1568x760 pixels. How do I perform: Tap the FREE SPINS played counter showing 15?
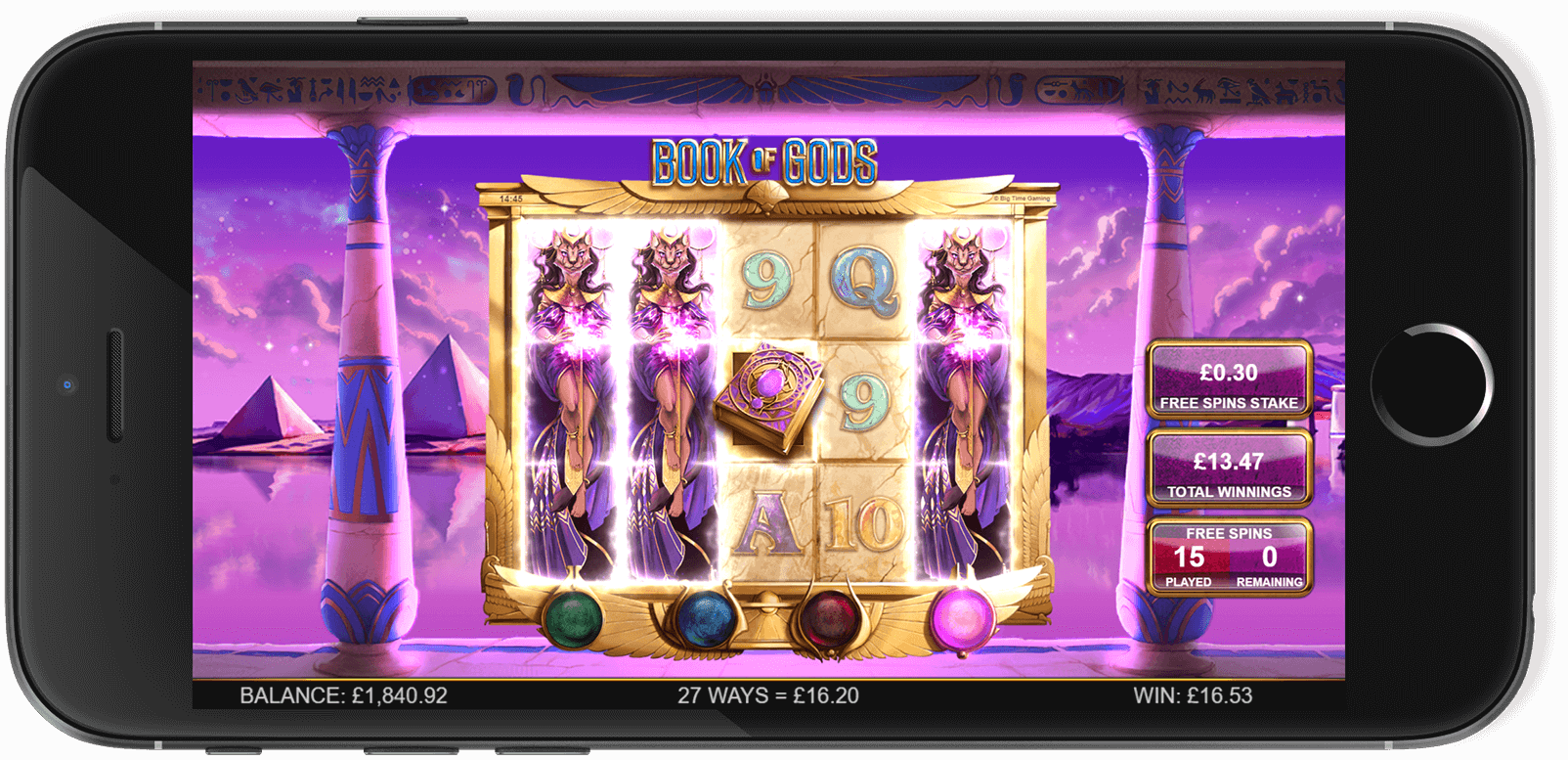click(x=1191, y=557)
